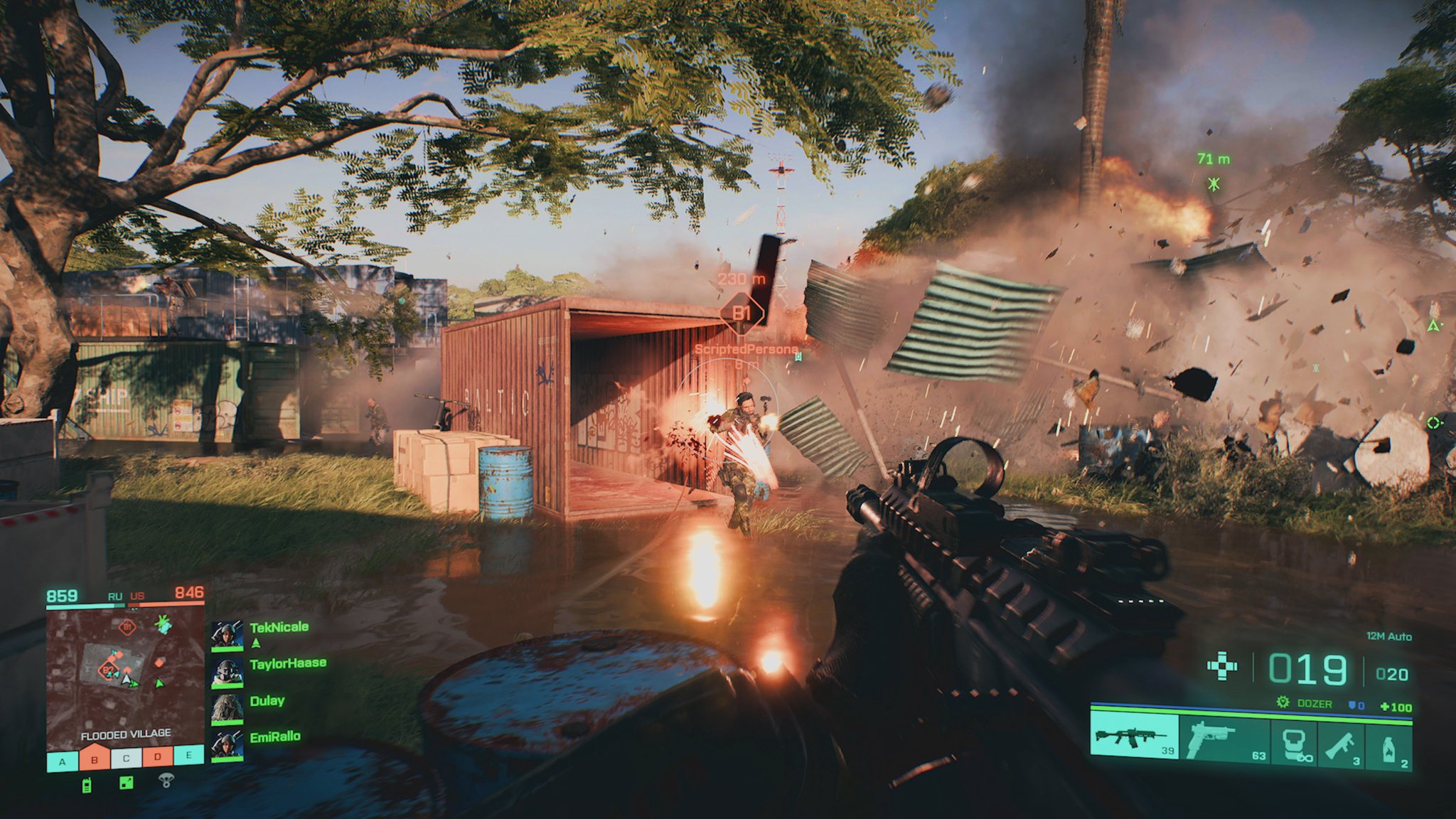The width and height of the screenshot is (1456, 819).
Task: Select capture point A on objective bar
Action: click(x=63, y=761)
